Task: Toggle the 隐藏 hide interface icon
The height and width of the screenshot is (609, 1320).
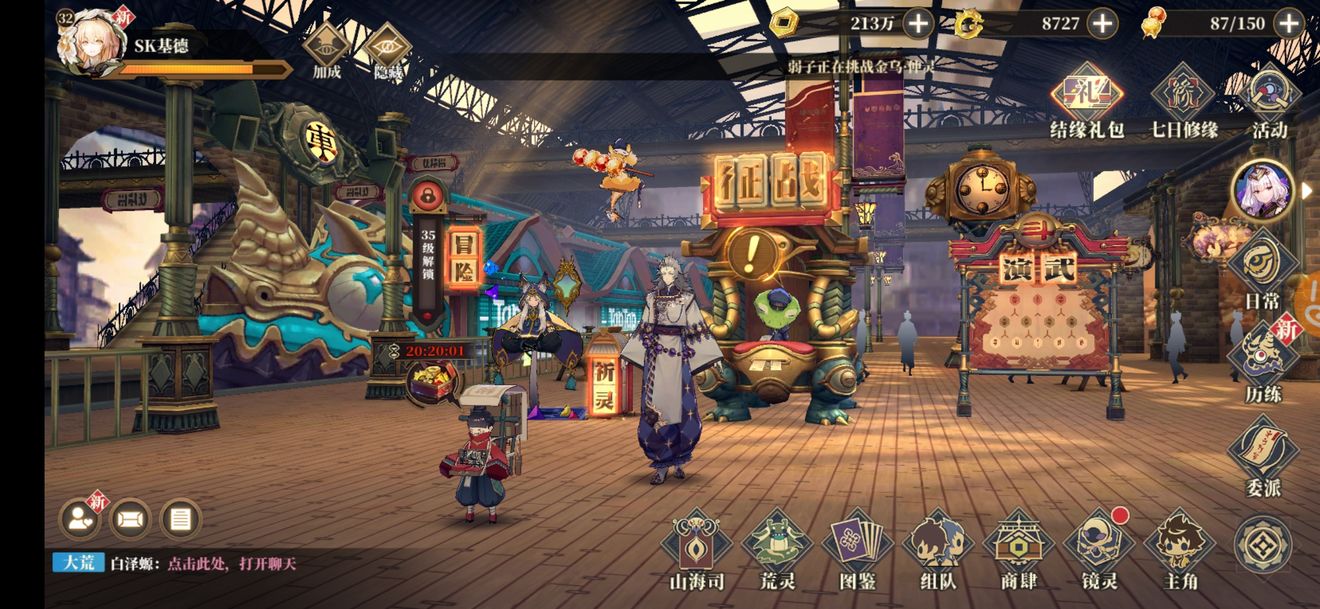Action: tap(386, 49)
